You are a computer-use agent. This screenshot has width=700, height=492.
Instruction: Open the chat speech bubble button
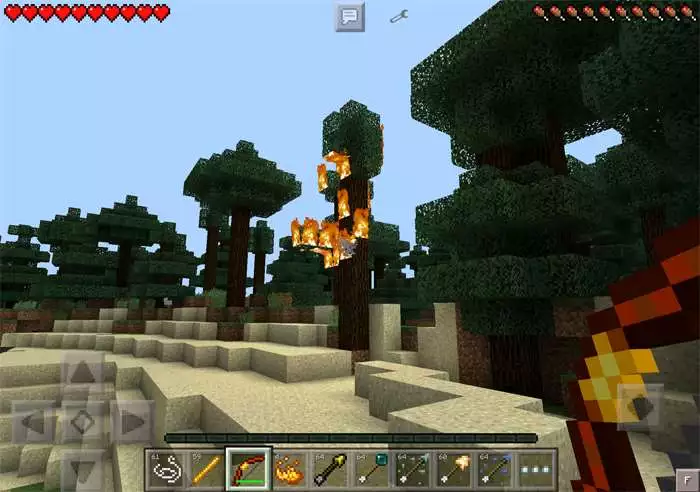[x=349, y=17]
